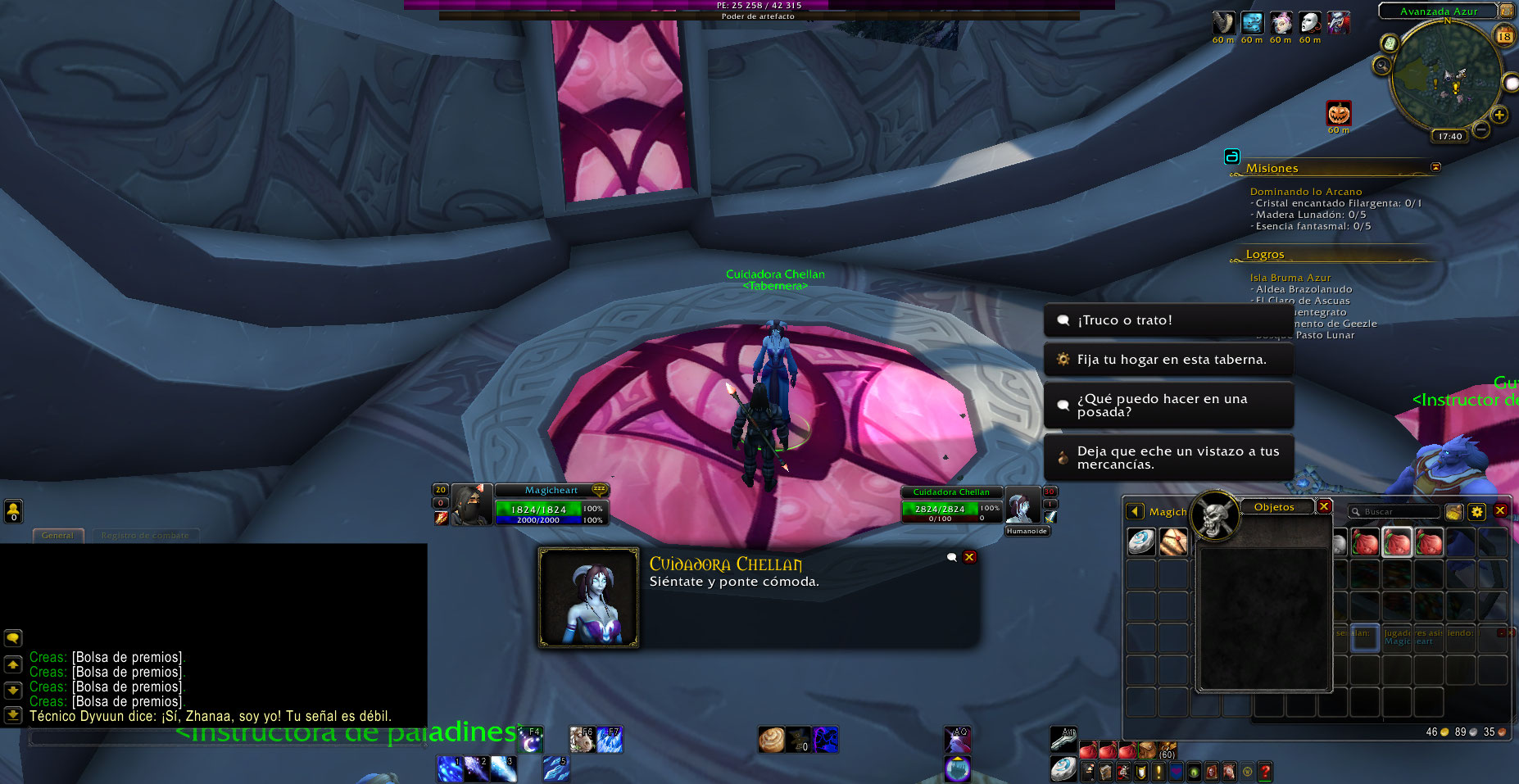The height and width of the screenshot is (784, 1519).
Task: Open the red question mark help button
Action: tap(1265, 771)
